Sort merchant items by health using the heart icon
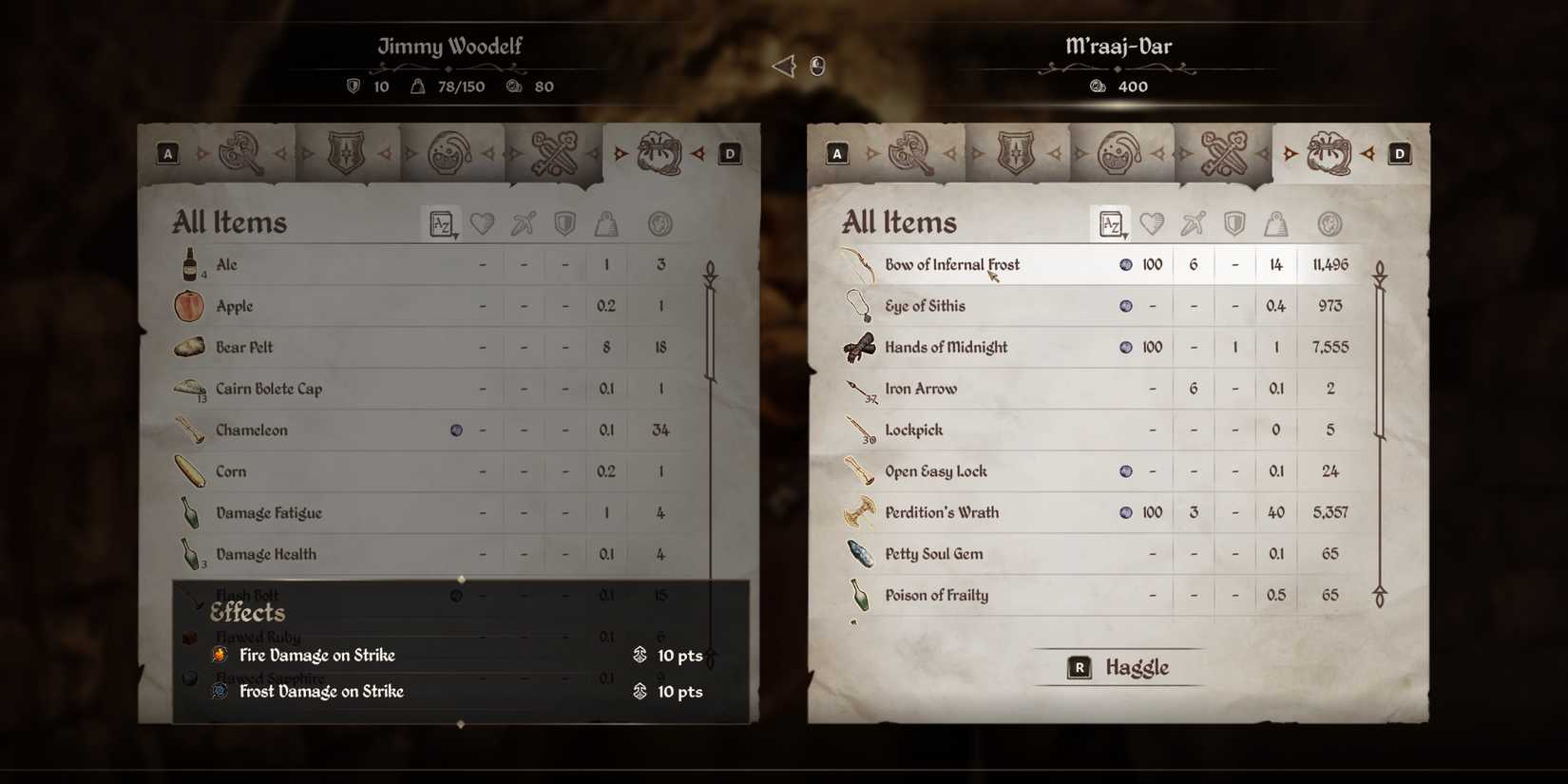The width and height of the screenshot is (1568, 784). pos(1152,222)
